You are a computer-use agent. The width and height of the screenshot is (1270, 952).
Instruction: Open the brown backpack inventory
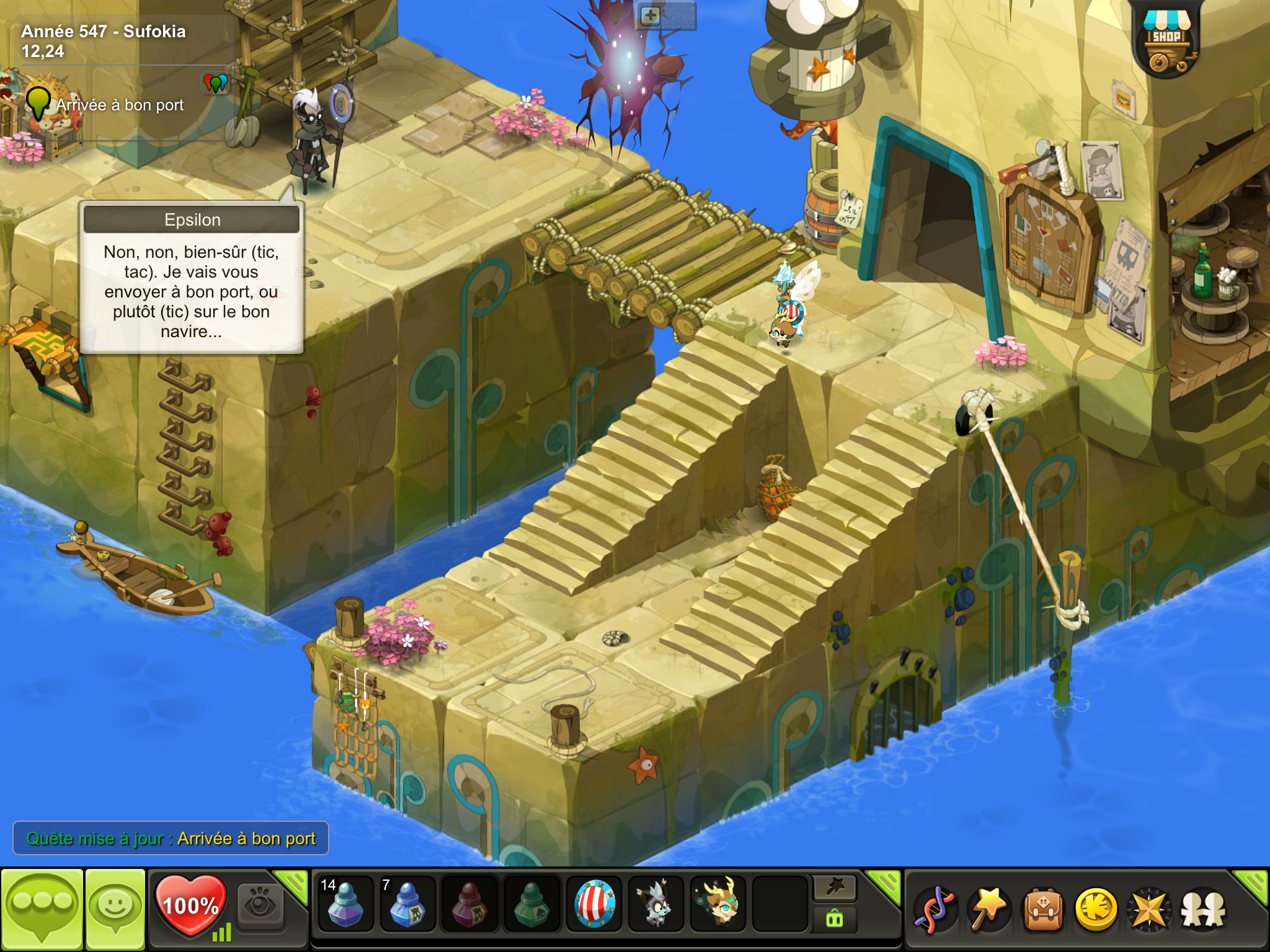tap(1043, 910)
